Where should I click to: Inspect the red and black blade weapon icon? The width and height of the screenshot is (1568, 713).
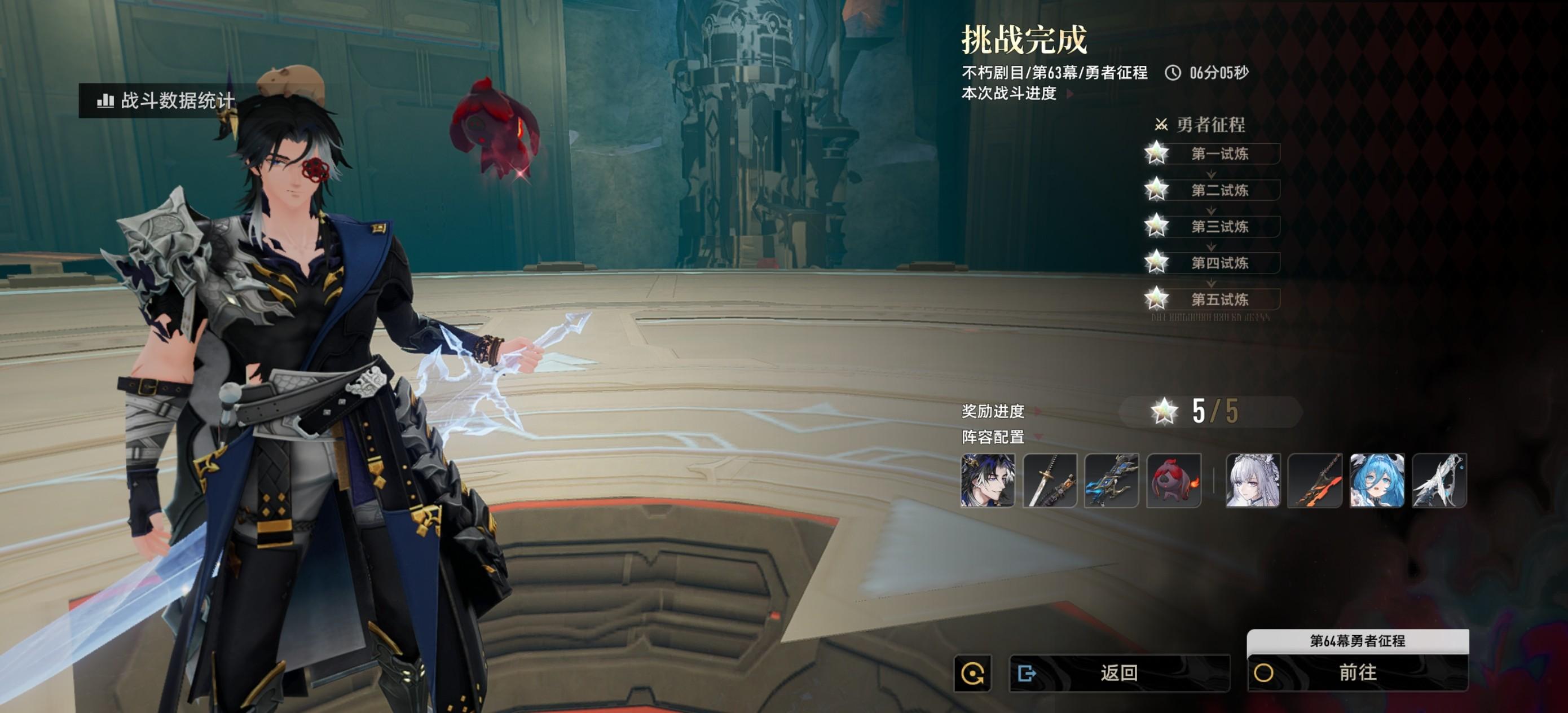1315,481
